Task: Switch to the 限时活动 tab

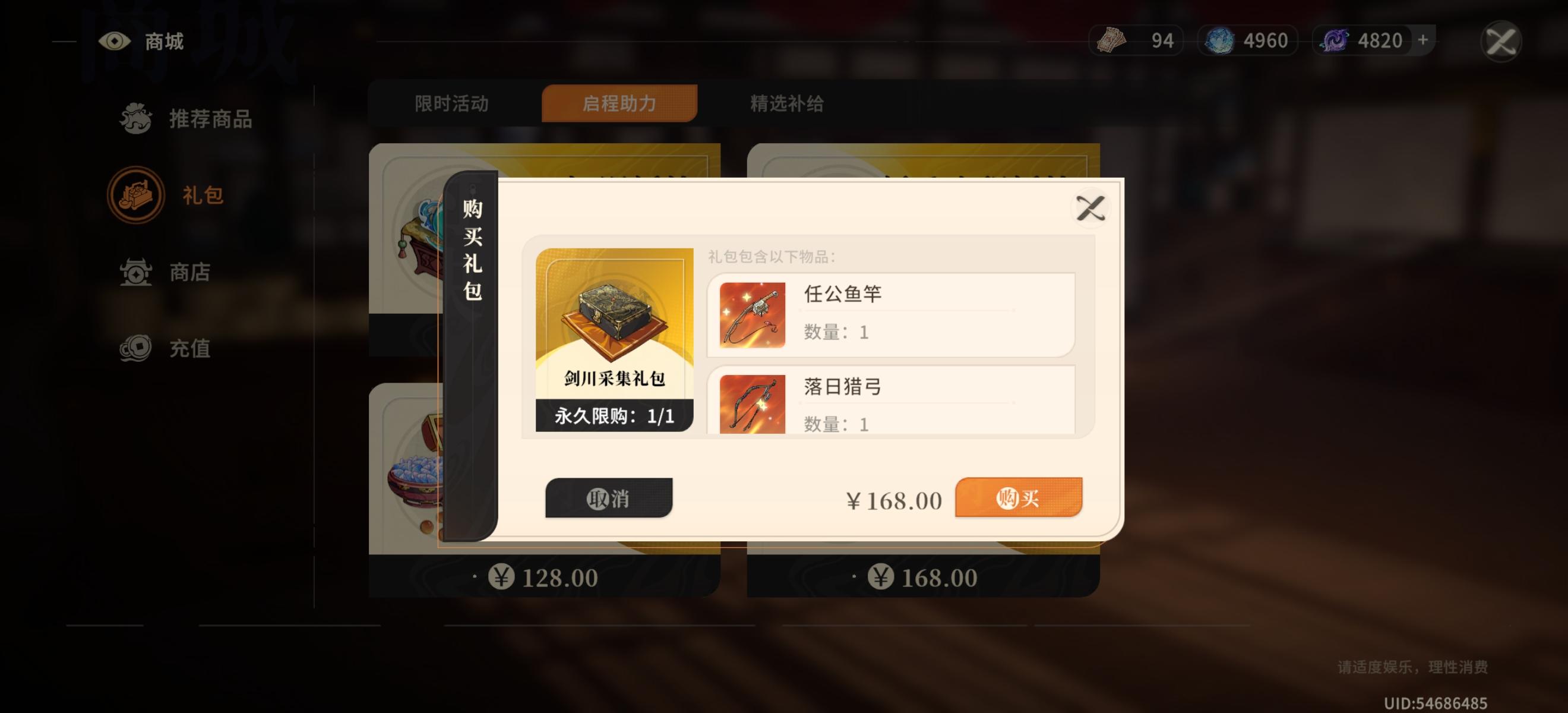Action: tap(453, 104)
